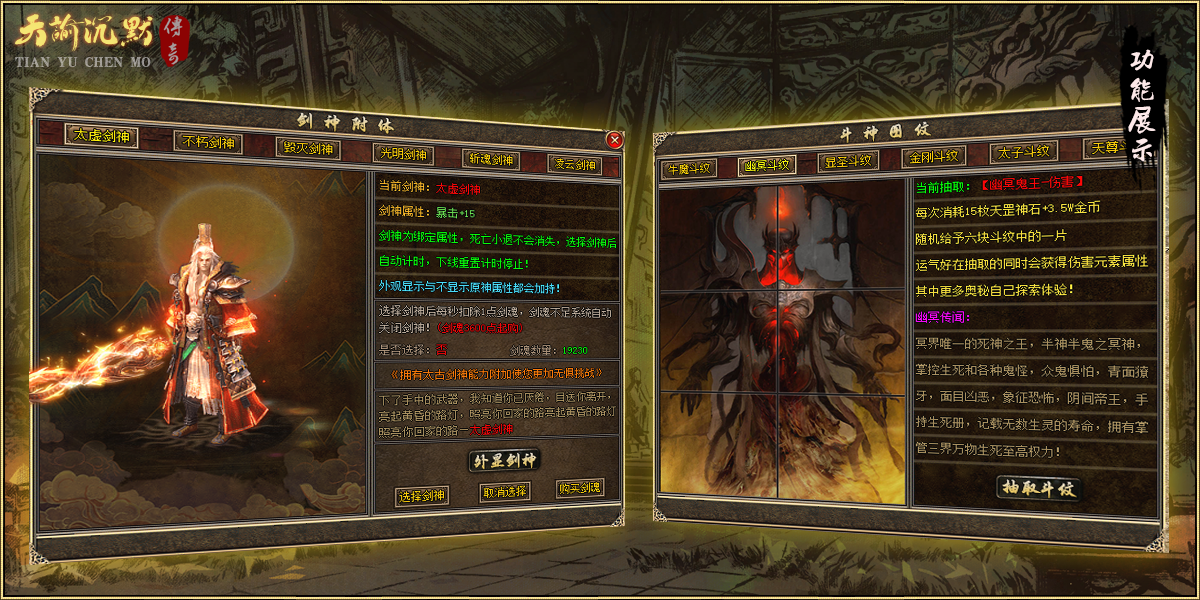
Task: Close the 剑神附体 window
Action: coord(614,140)
